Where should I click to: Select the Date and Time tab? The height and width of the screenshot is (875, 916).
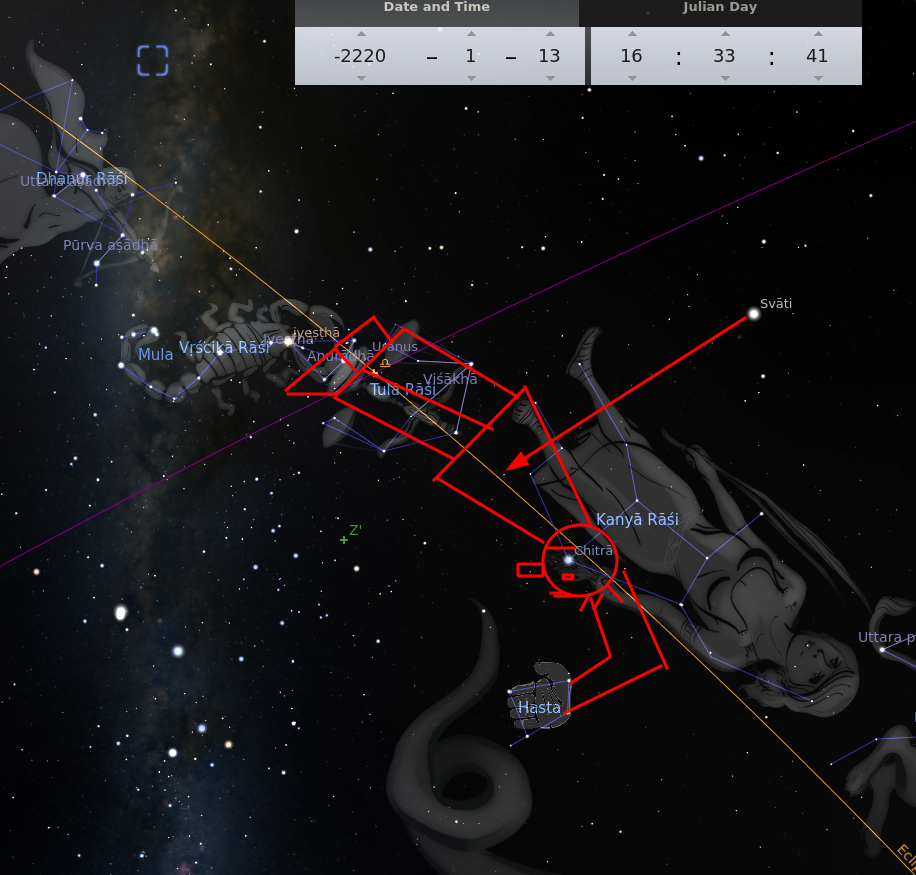click(x=437, y=8)
